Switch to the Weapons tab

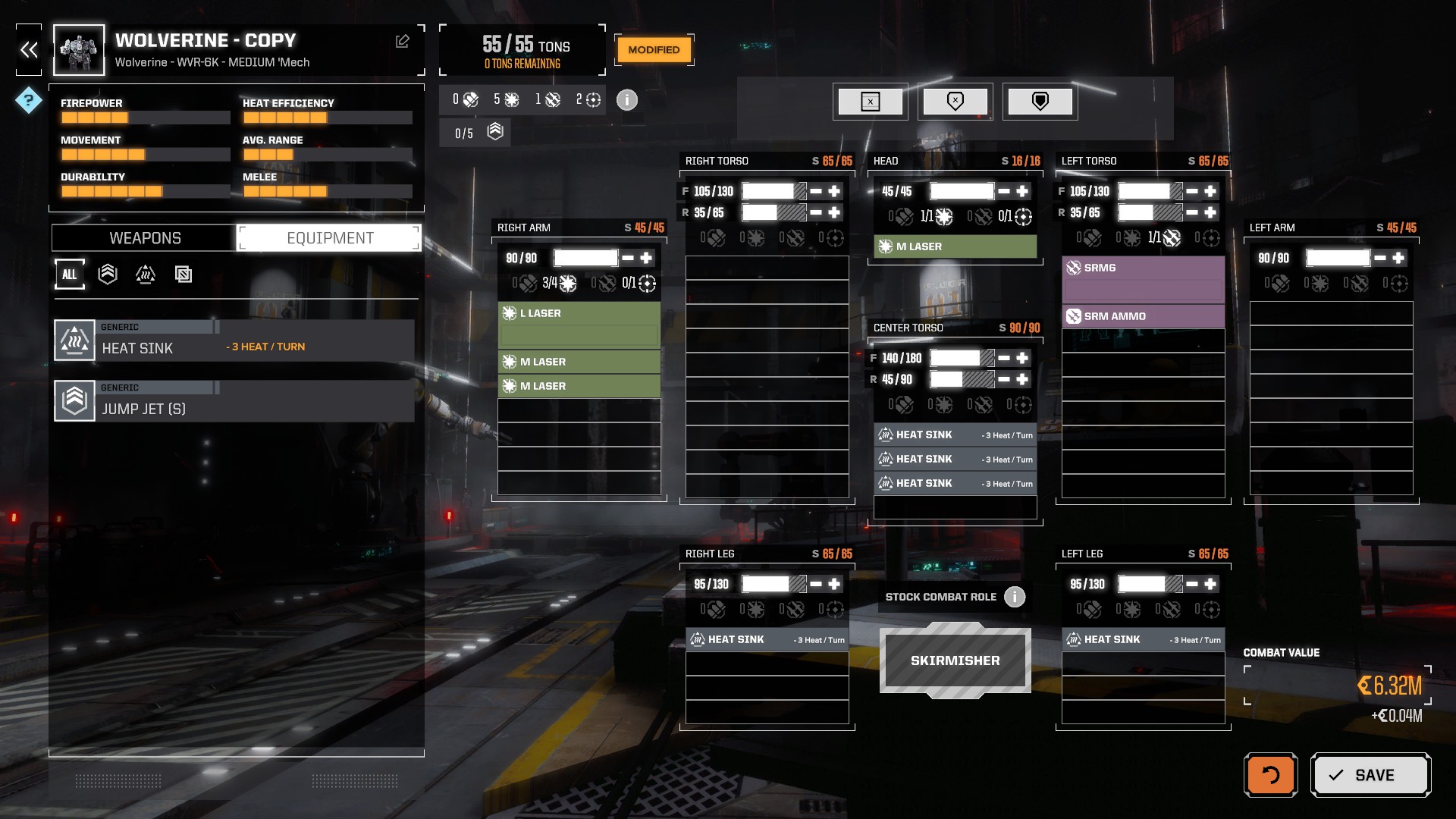[145, 238]
